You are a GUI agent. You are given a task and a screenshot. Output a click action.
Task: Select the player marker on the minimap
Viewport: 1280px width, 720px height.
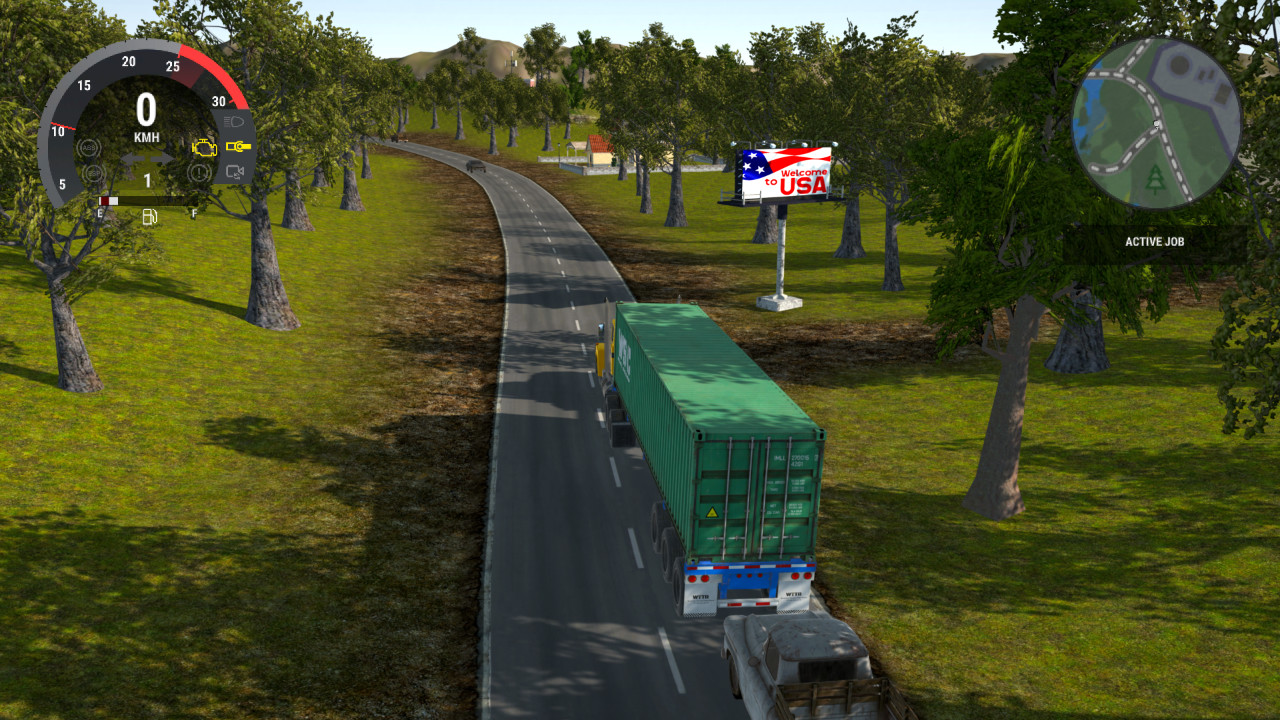pyautogui.click(x=1157, y=124)
